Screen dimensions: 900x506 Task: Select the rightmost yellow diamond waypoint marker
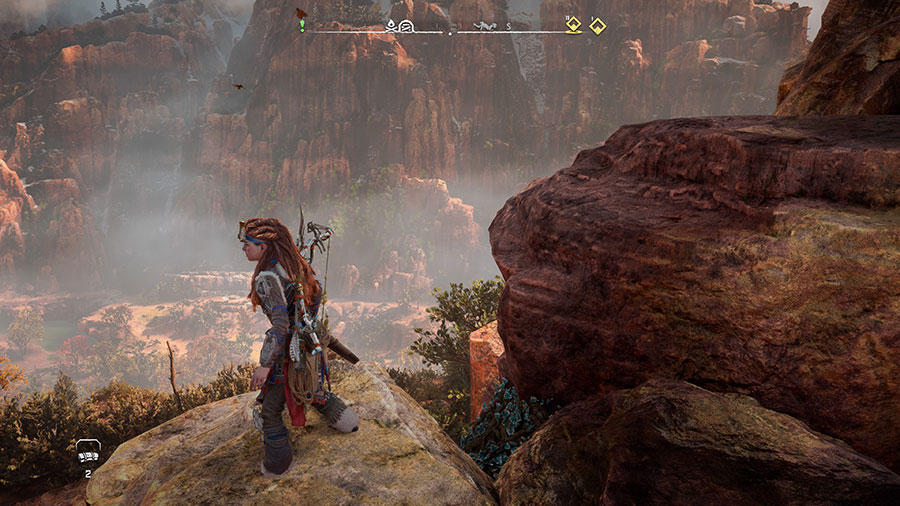597,25
